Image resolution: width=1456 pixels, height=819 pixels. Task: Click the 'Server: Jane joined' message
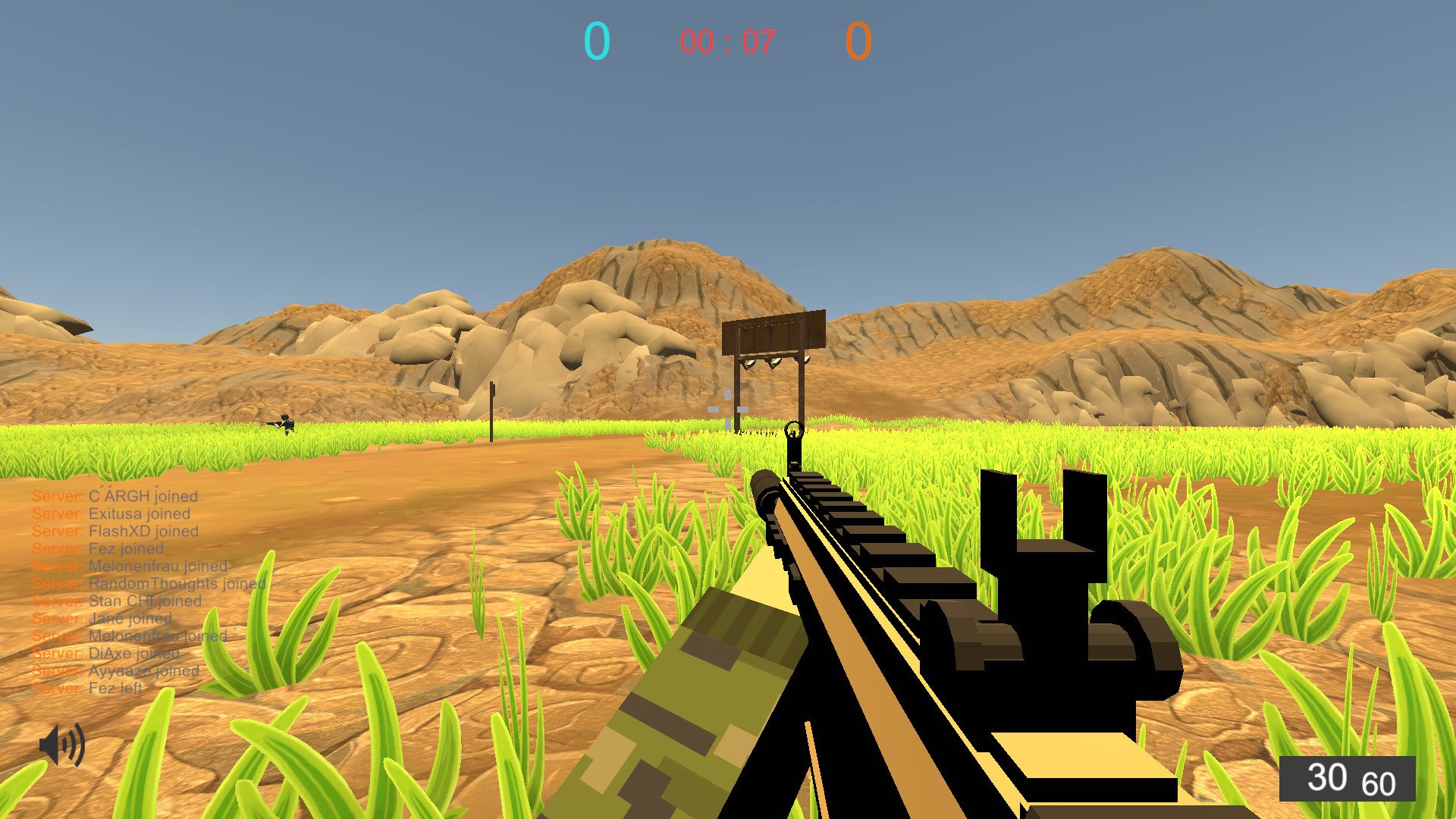tap(103, 618)
